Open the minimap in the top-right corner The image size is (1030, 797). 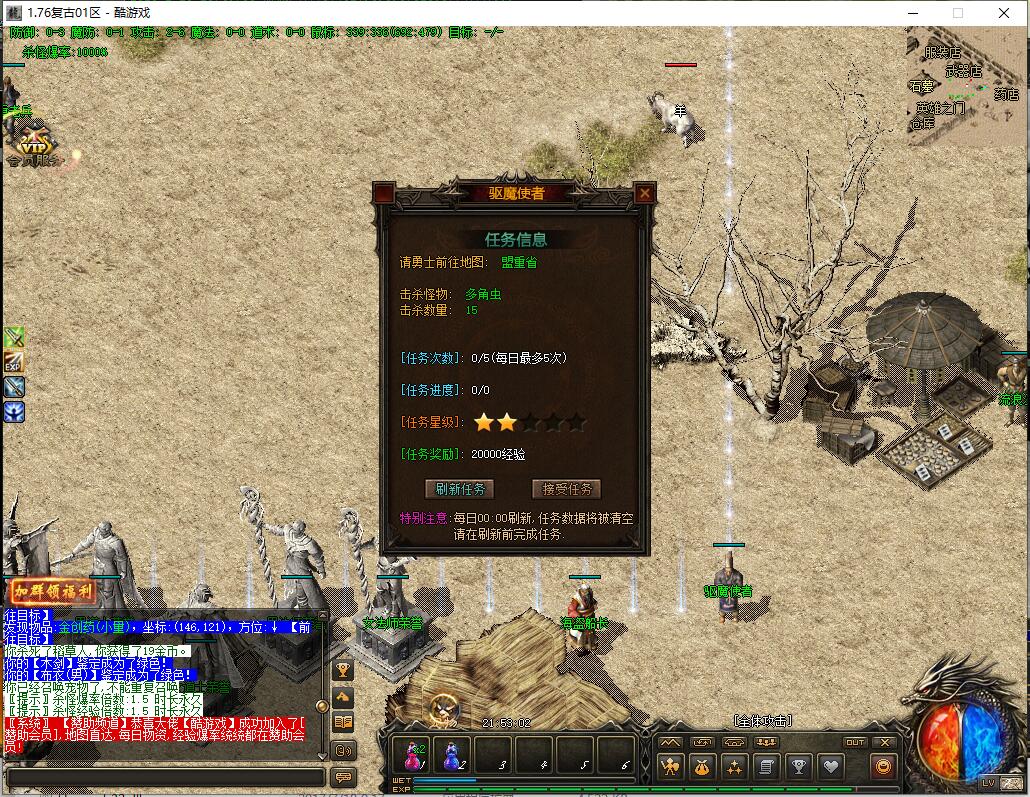pyautogui.click(x=966, y=86)
